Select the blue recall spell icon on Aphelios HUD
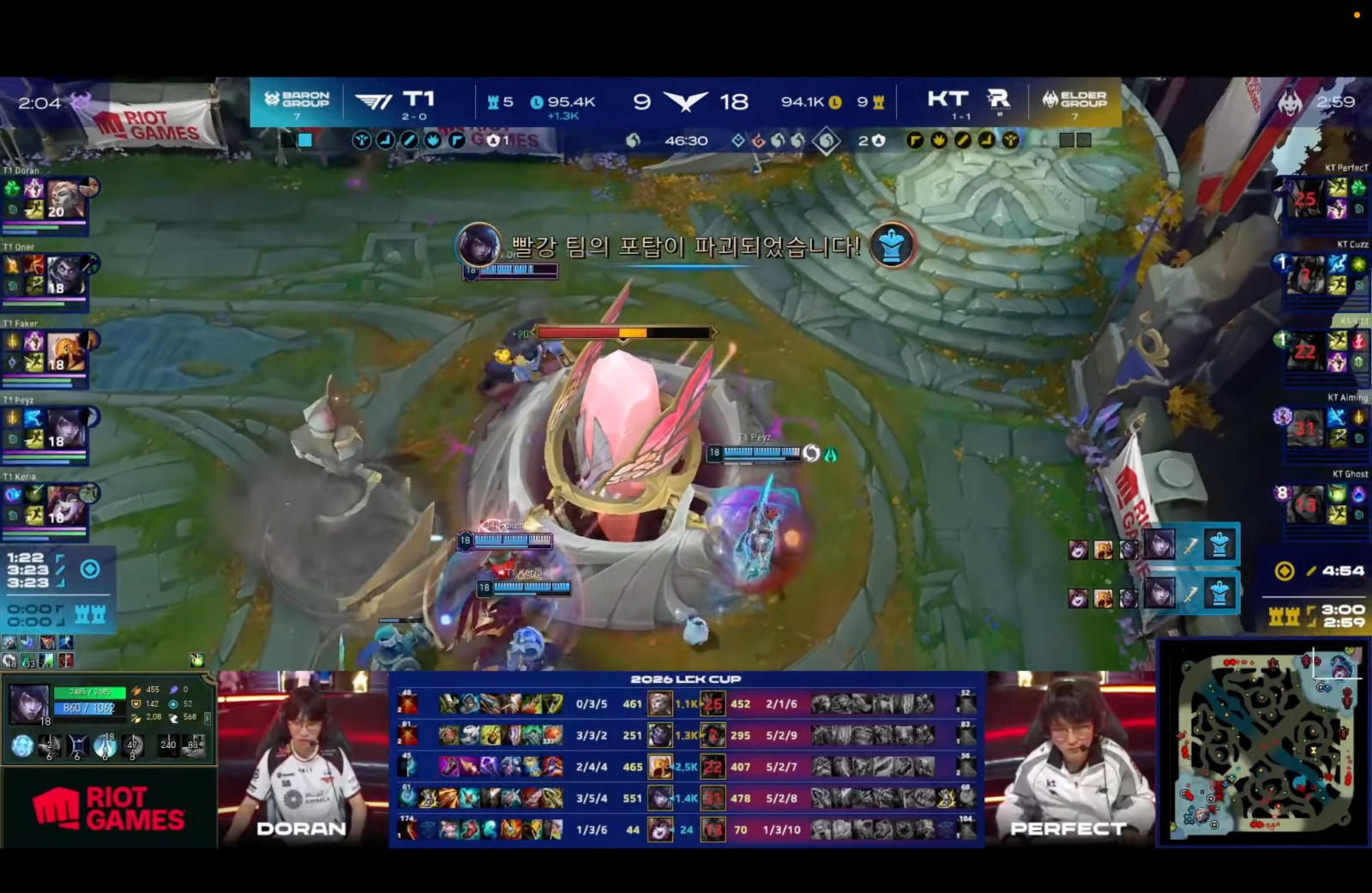 [21, 745]
